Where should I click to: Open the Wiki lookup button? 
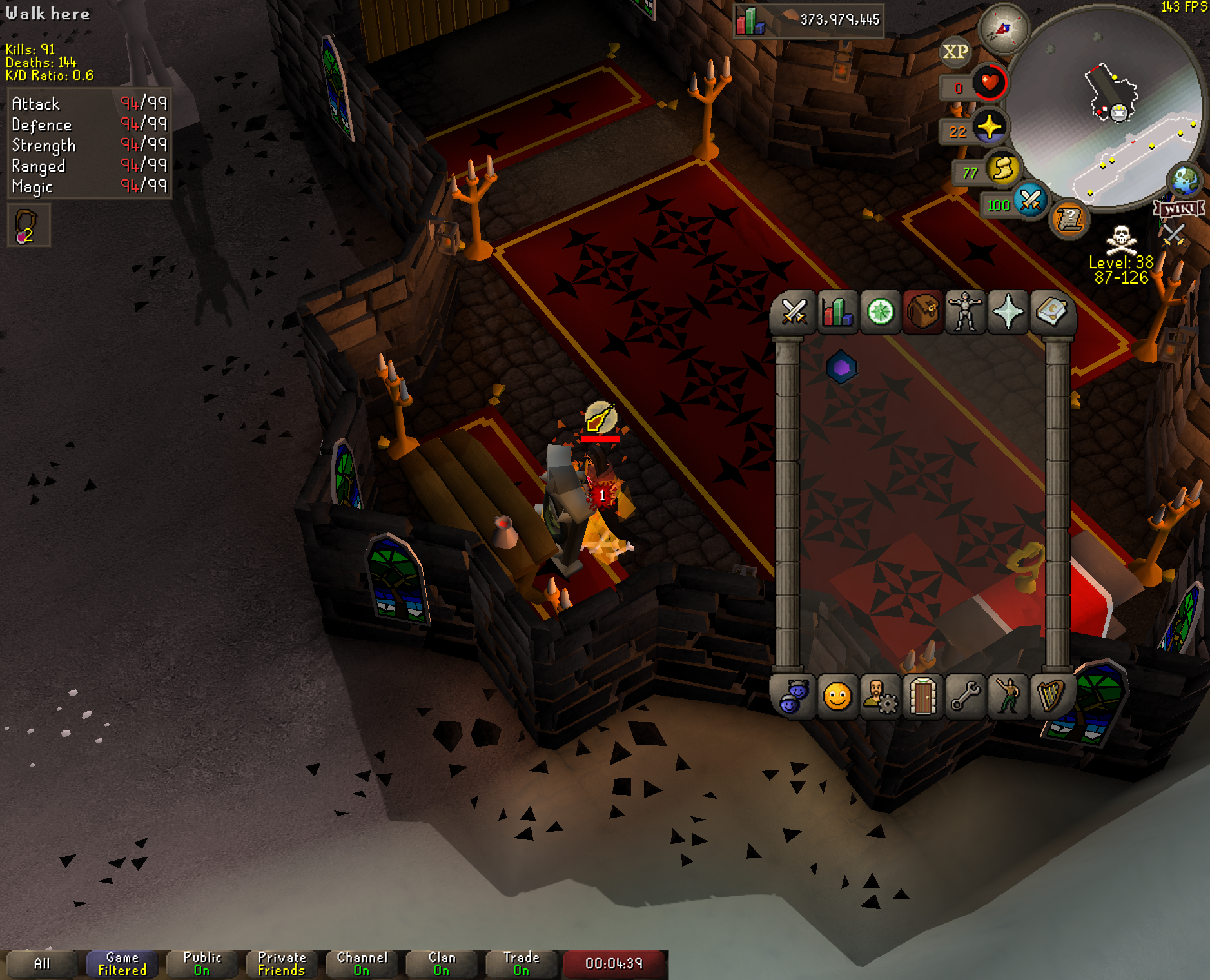1179,209
